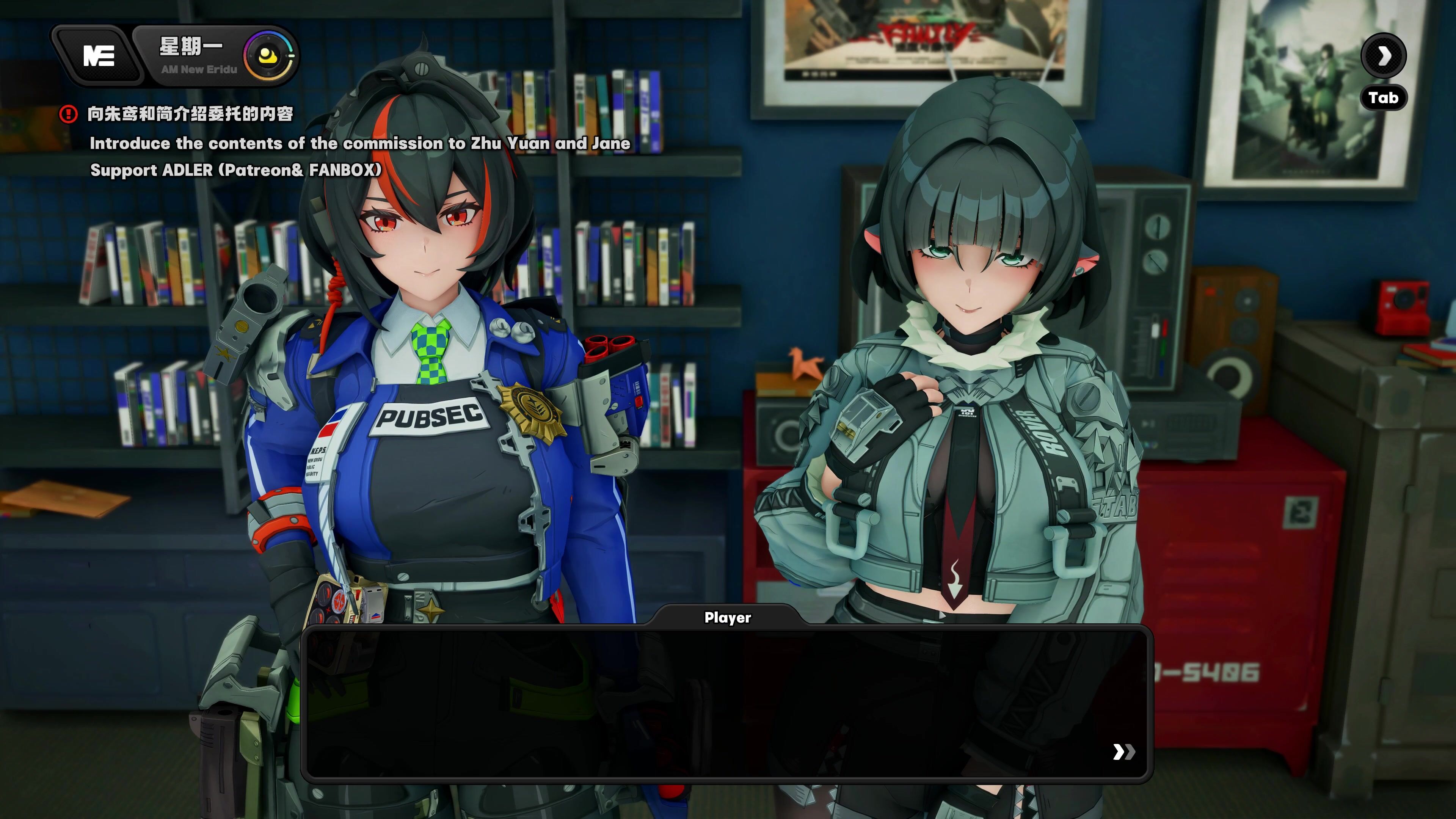Open the side panel arrow button

click(1383, 55)
